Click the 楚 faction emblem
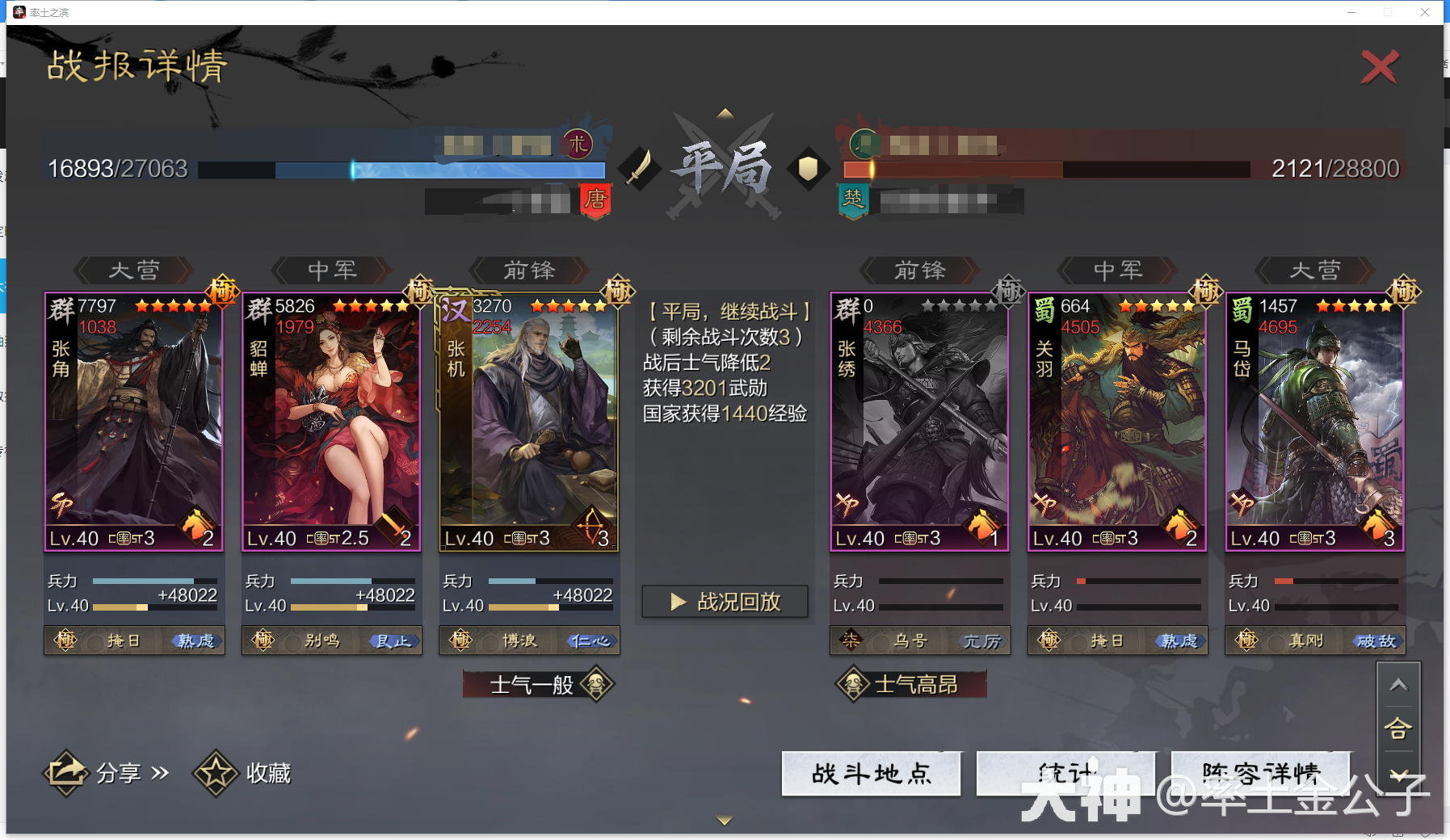 [x=854, y=201]
